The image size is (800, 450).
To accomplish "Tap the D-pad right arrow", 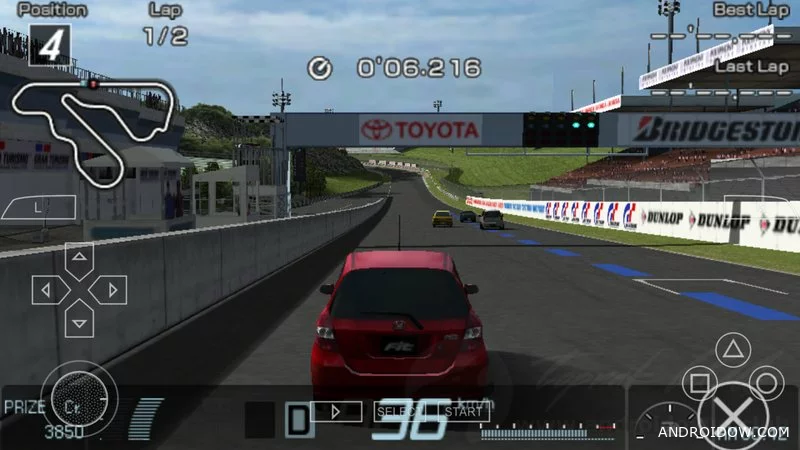I will click(109, 290).
